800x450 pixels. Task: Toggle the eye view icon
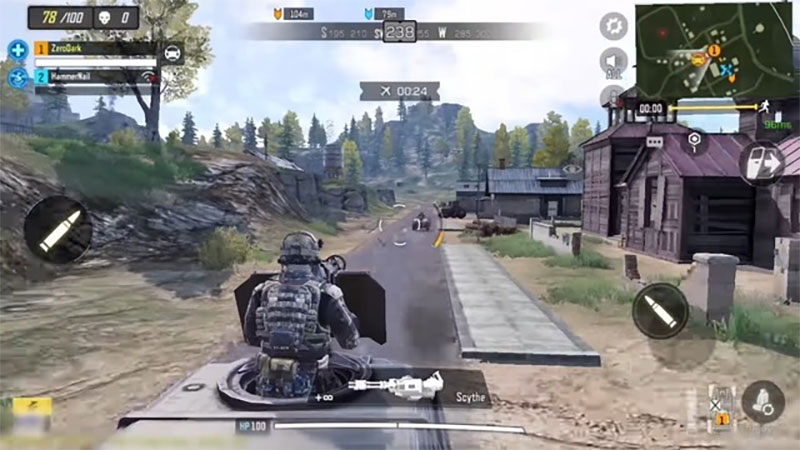pos(571,170)
